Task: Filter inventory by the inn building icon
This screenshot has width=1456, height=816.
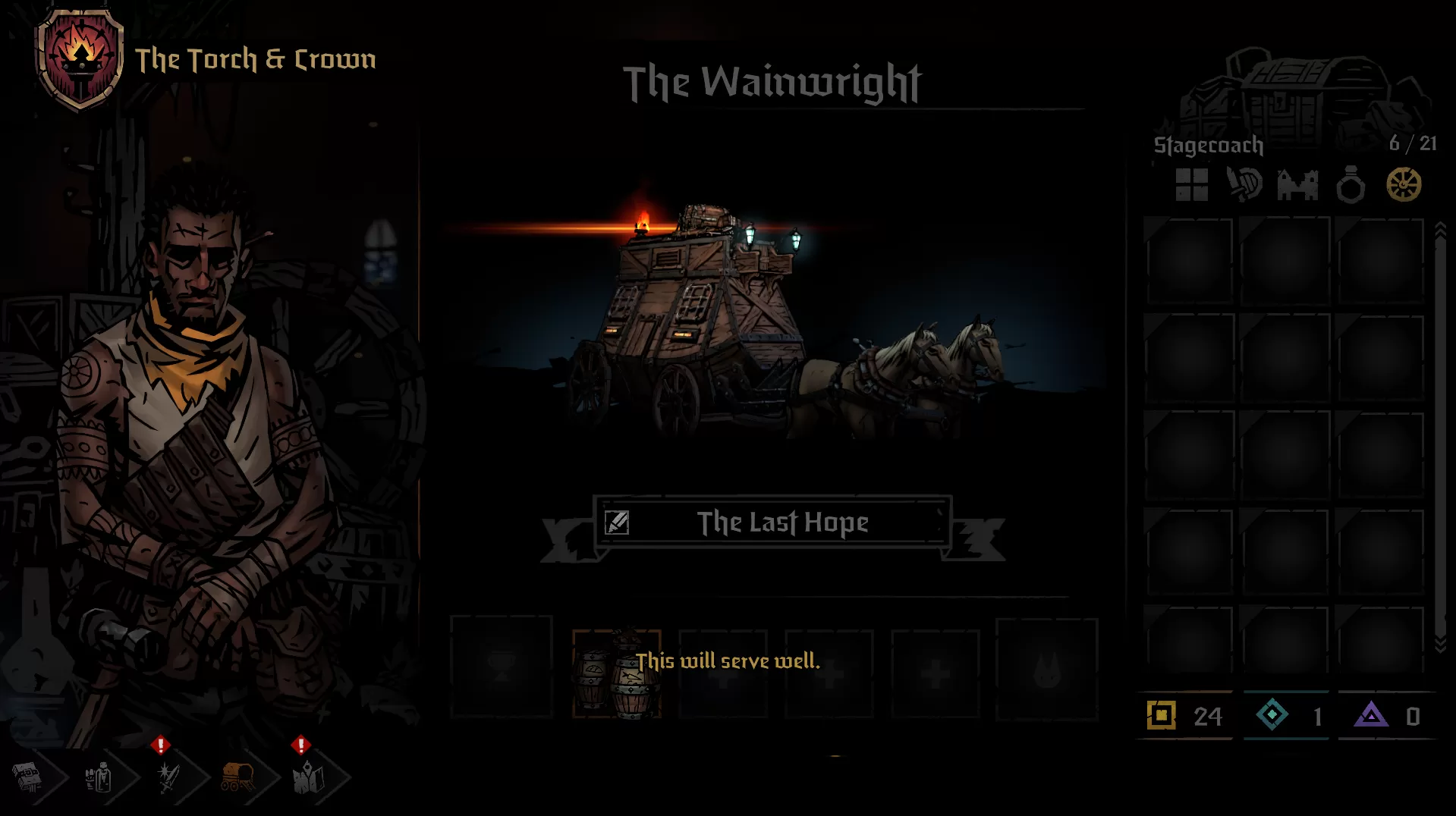Action: (x=1297, y=185)
